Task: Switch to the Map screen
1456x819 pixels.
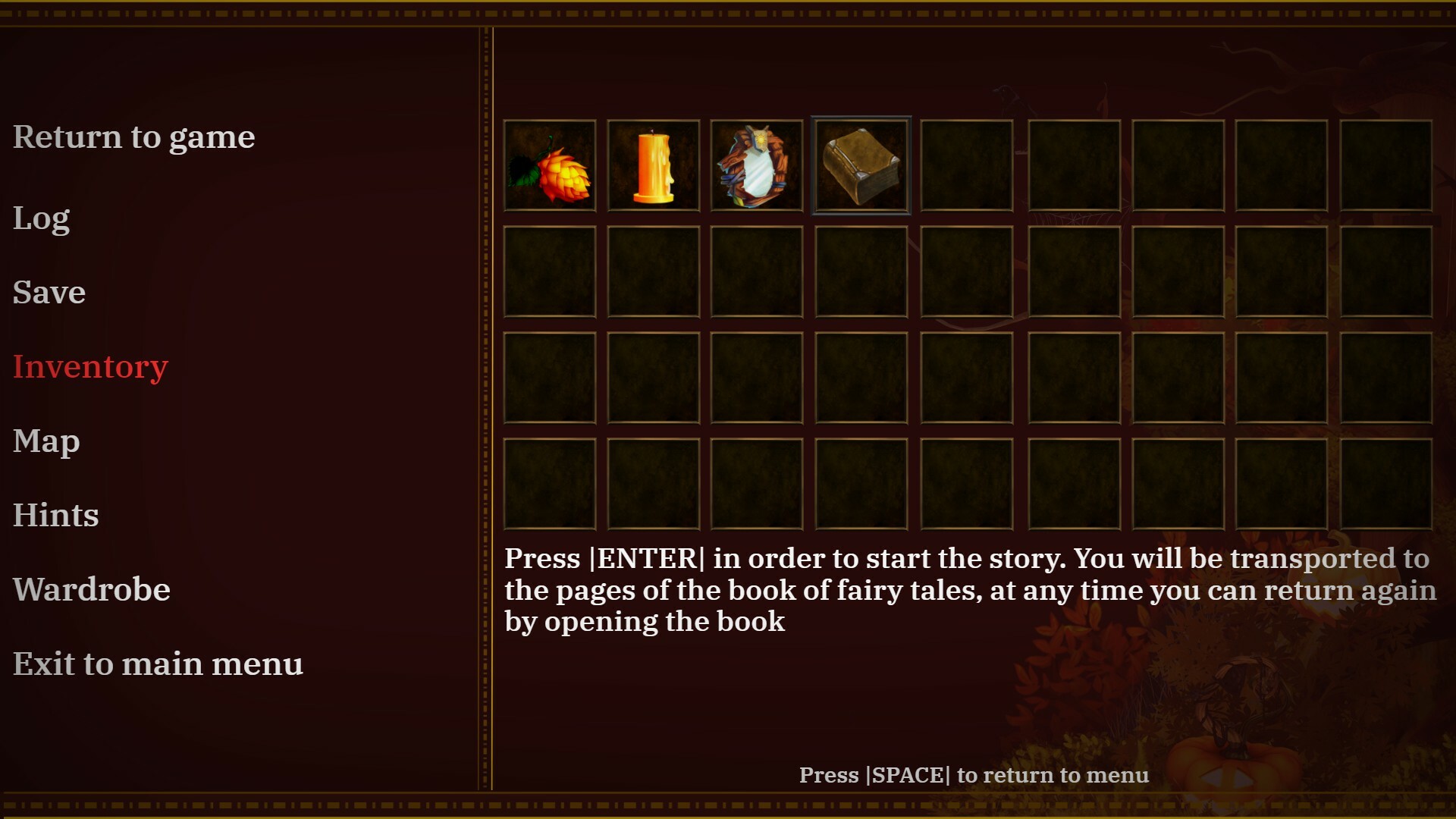Action: (46, 441)
